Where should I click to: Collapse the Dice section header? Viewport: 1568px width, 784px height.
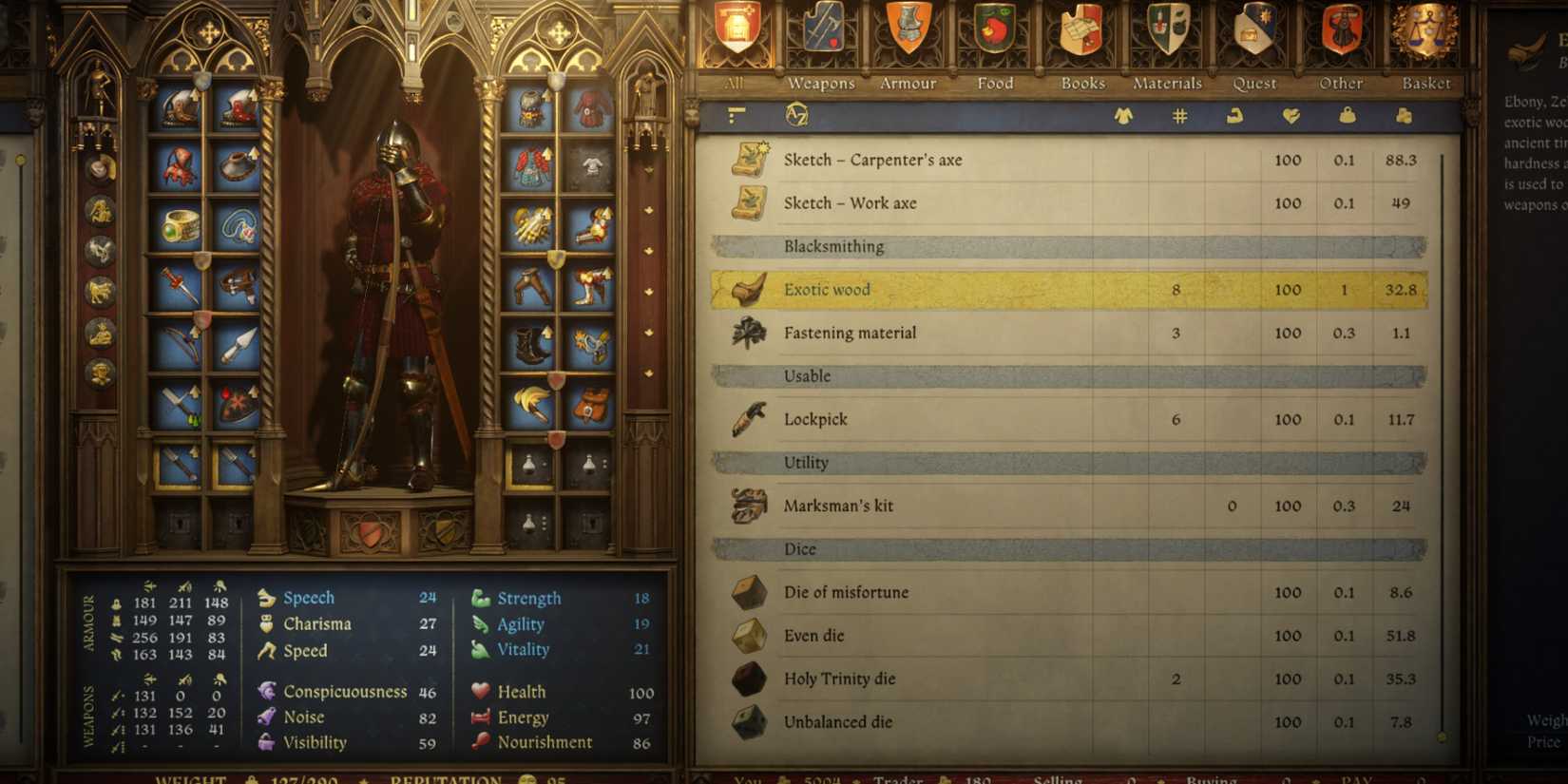pos(1045,548)
